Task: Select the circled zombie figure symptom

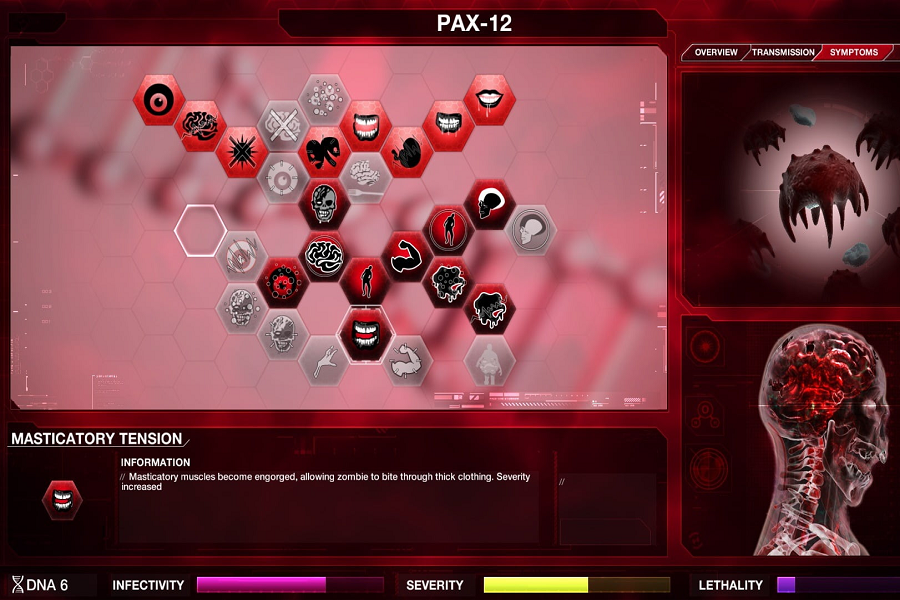Action: [448, 229]
